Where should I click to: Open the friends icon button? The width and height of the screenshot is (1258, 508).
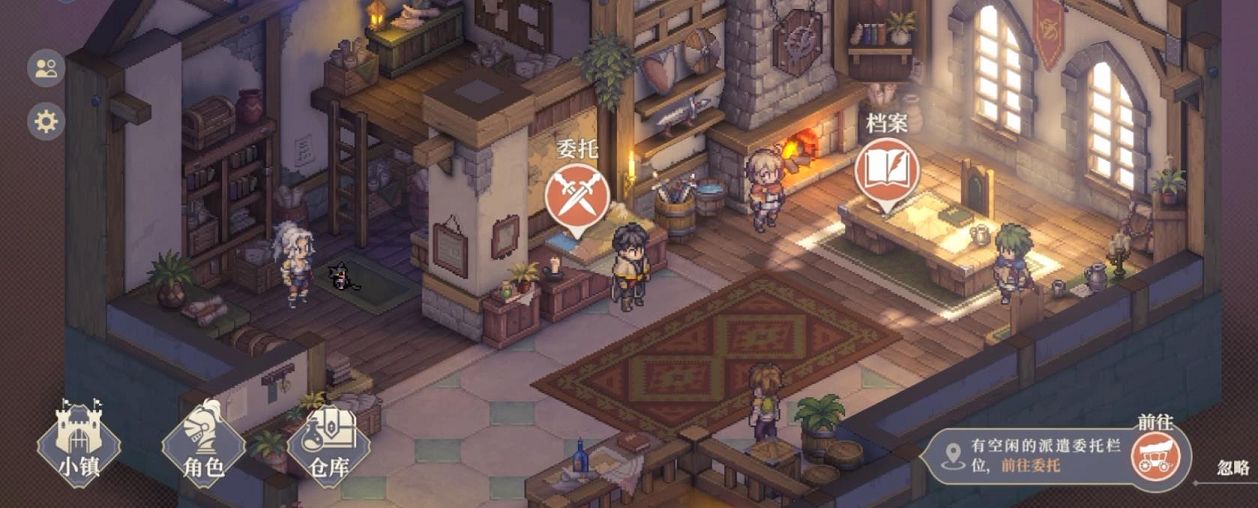click(x=46, y=69)
